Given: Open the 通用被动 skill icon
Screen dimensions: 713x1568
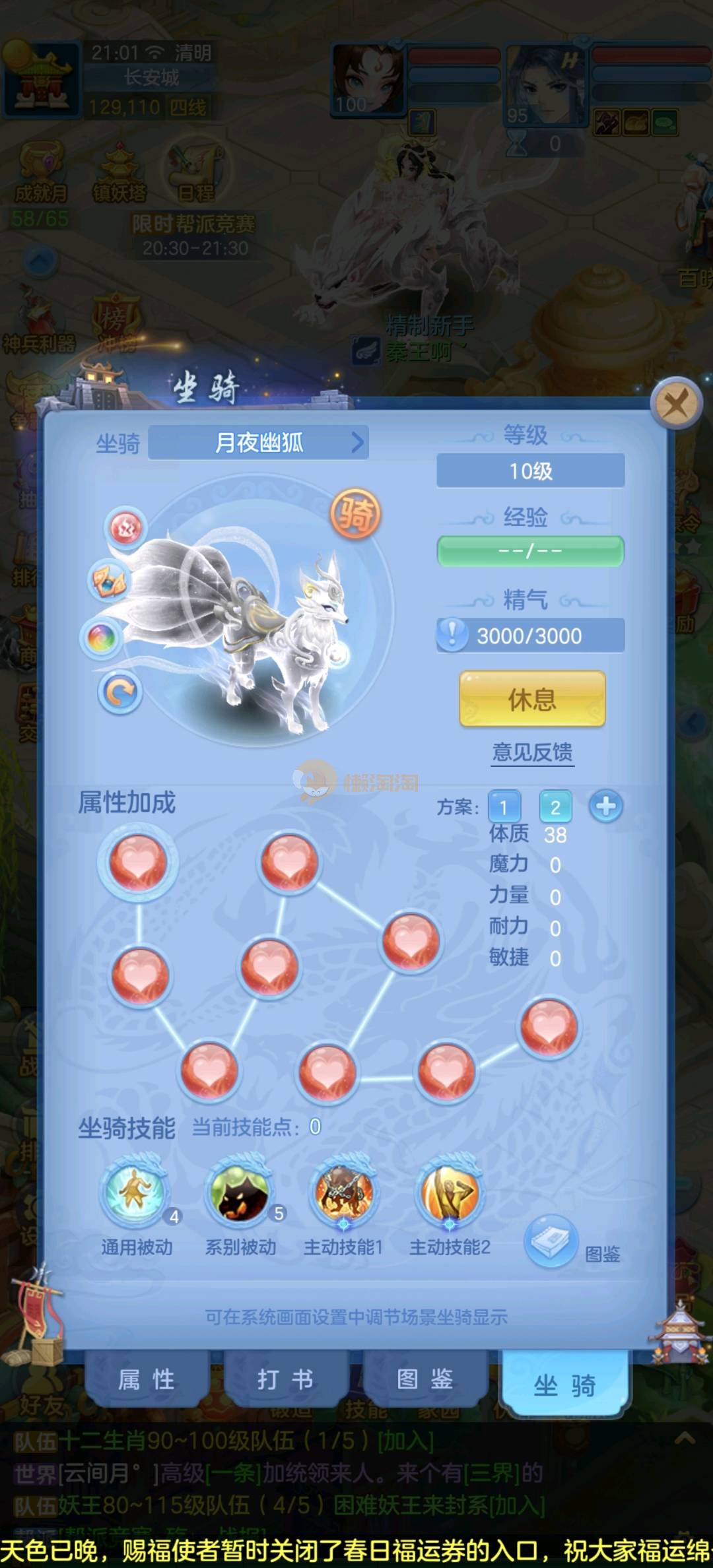Looking at the screenshot, I should click(x=136, y=1193).
